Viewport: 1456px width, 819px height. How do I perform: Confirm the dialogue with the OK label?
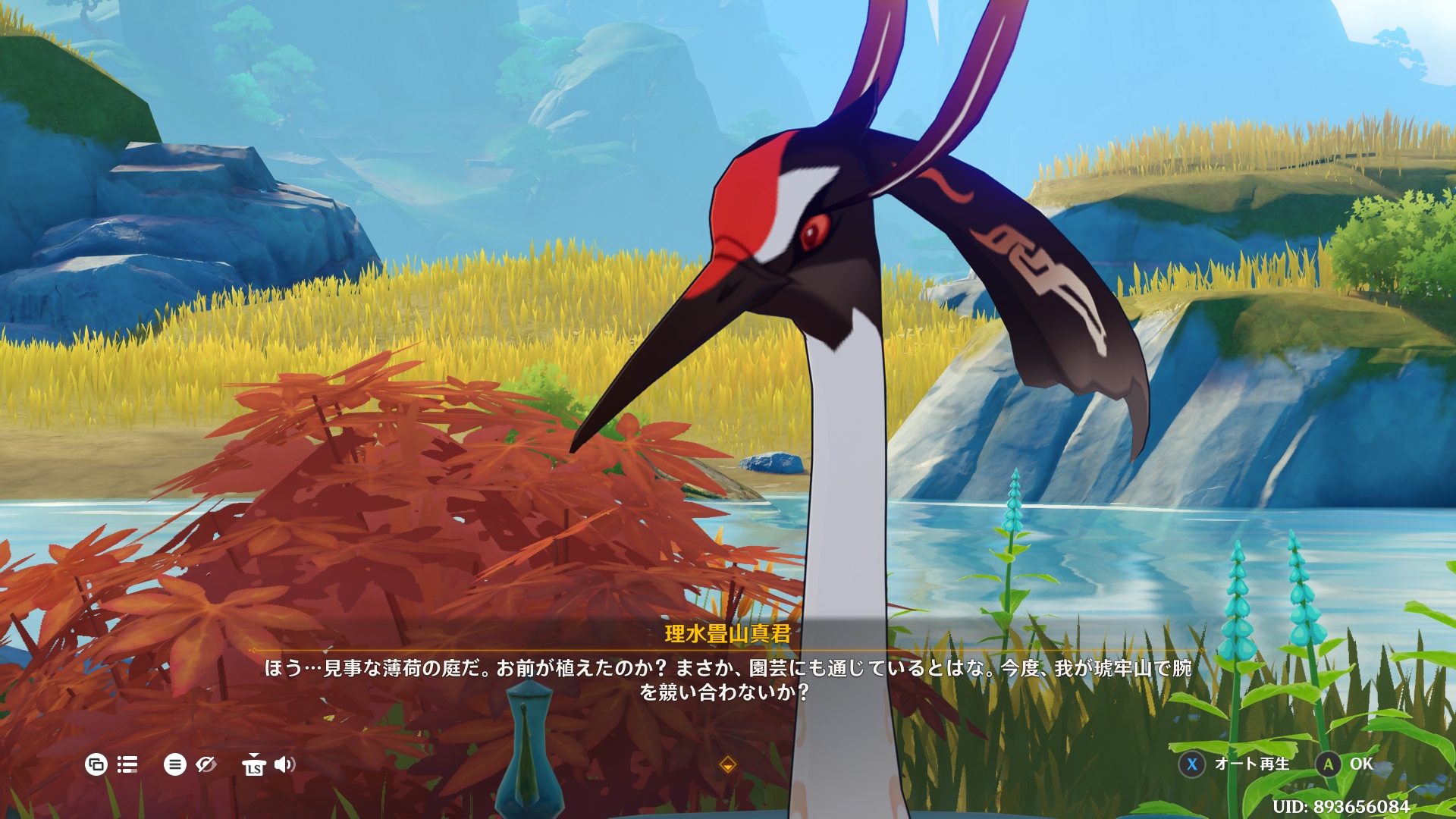click(x=1360, y=764)
